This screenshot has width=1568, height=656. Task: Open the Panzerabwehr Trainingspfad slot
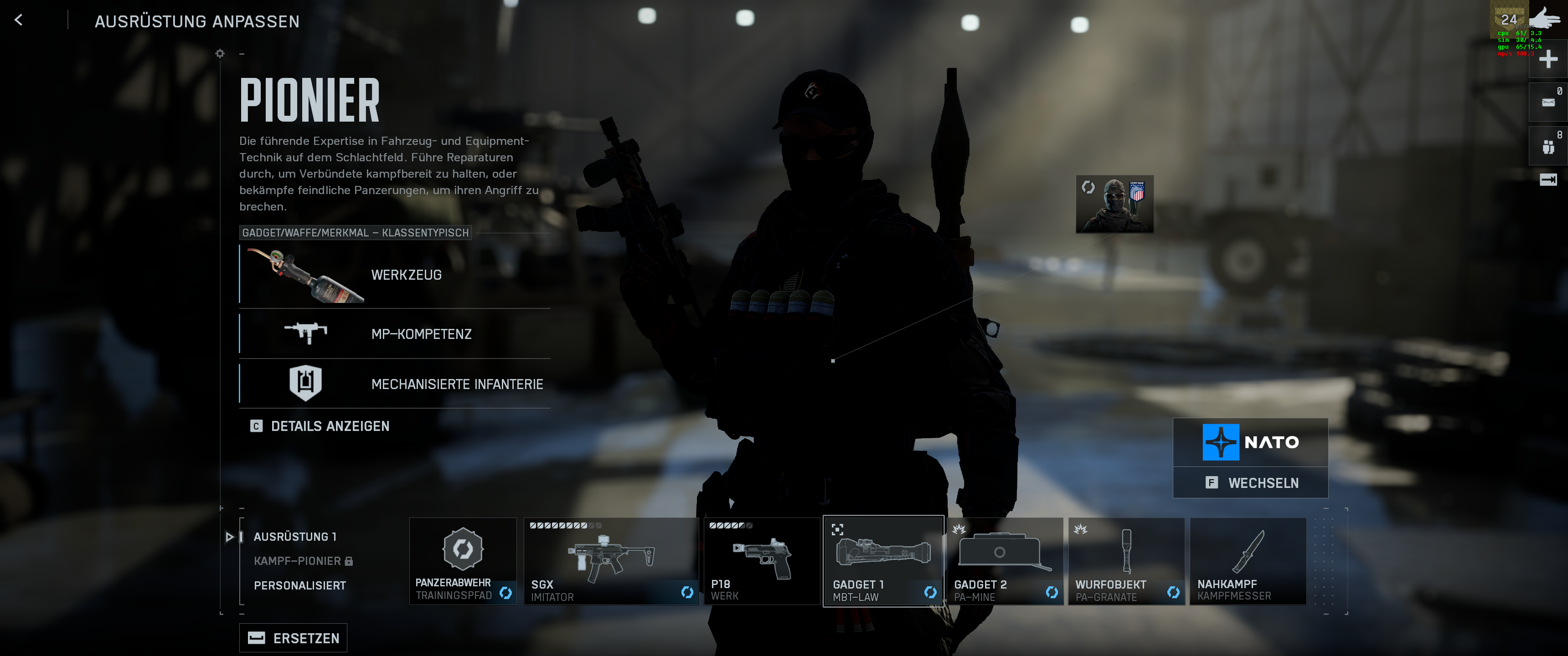tap(463, 560)
